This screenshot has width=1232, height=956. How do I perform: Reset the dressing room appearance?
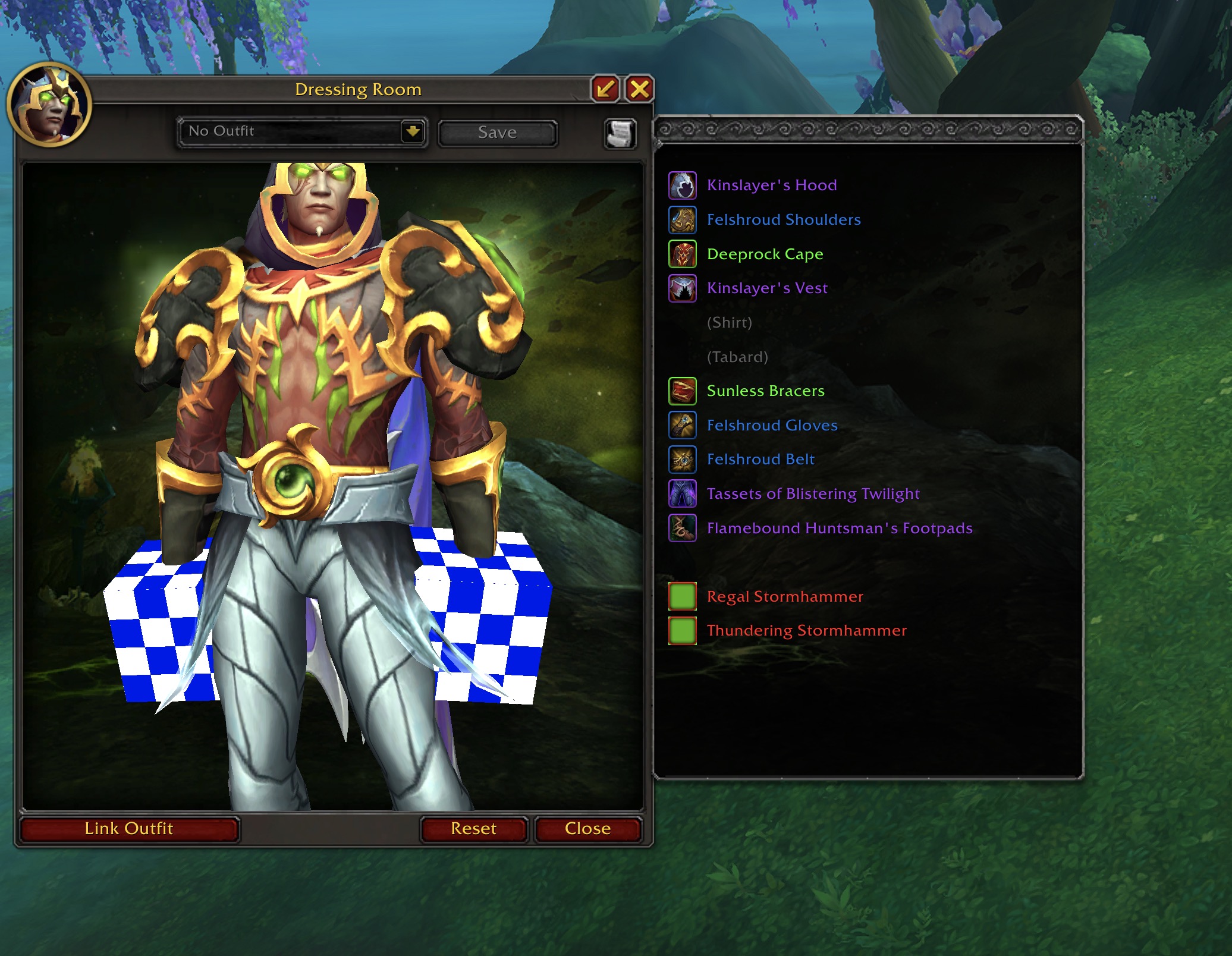(473, 829)
